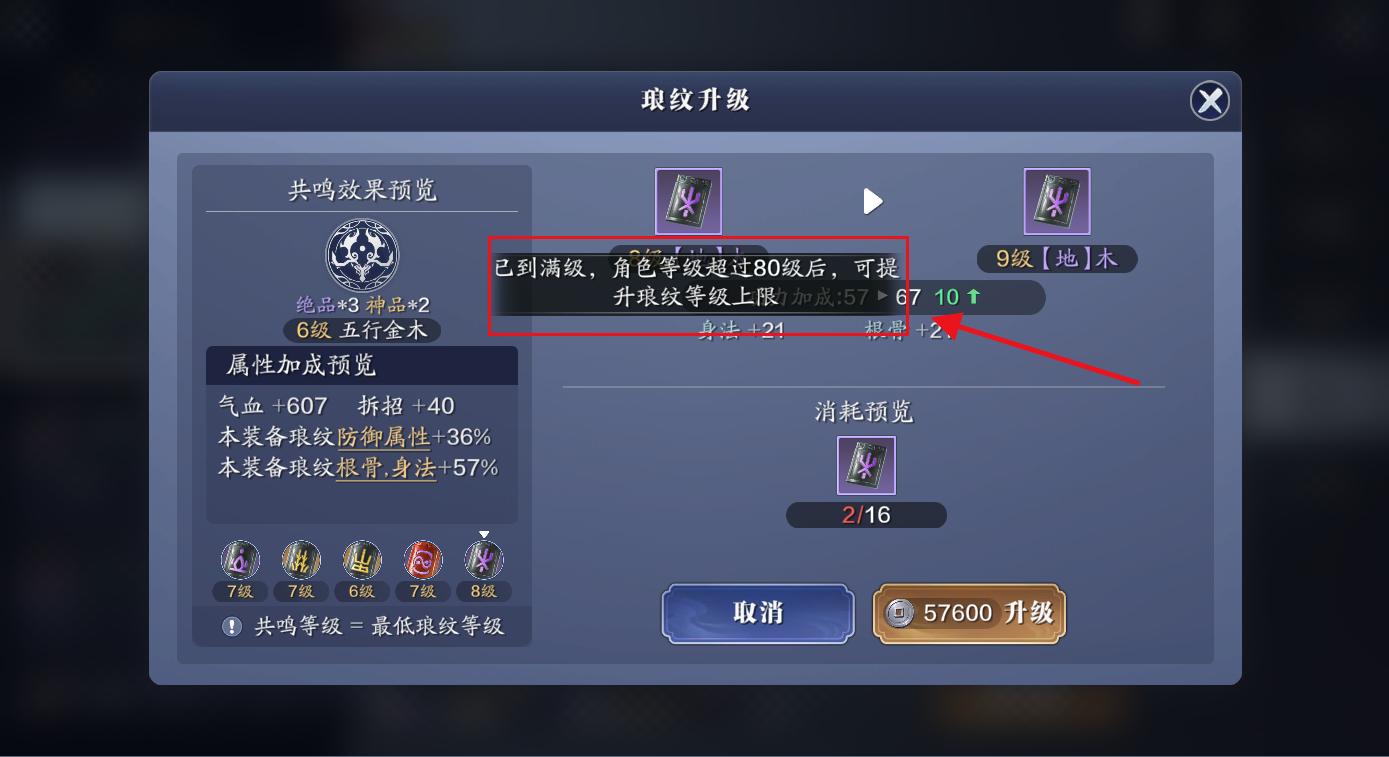This screenshot has width=1389, height=757.
Task: Click the circular resonance emblem above 绝品*3 神品*2
Action: pyautogui.click(x=361, y=255)
